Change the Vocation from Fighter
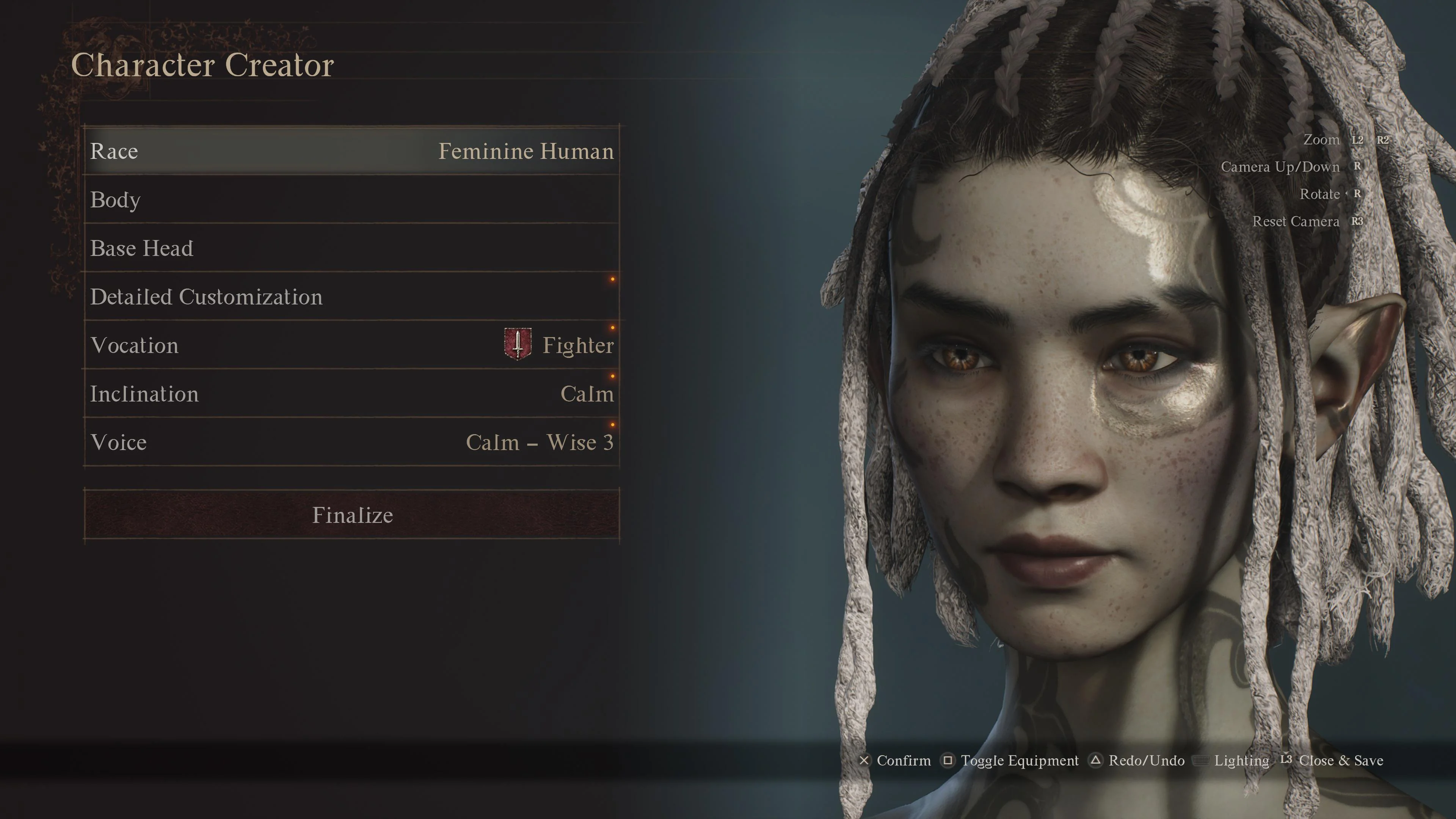1456x819 pixels. [351, 345]
